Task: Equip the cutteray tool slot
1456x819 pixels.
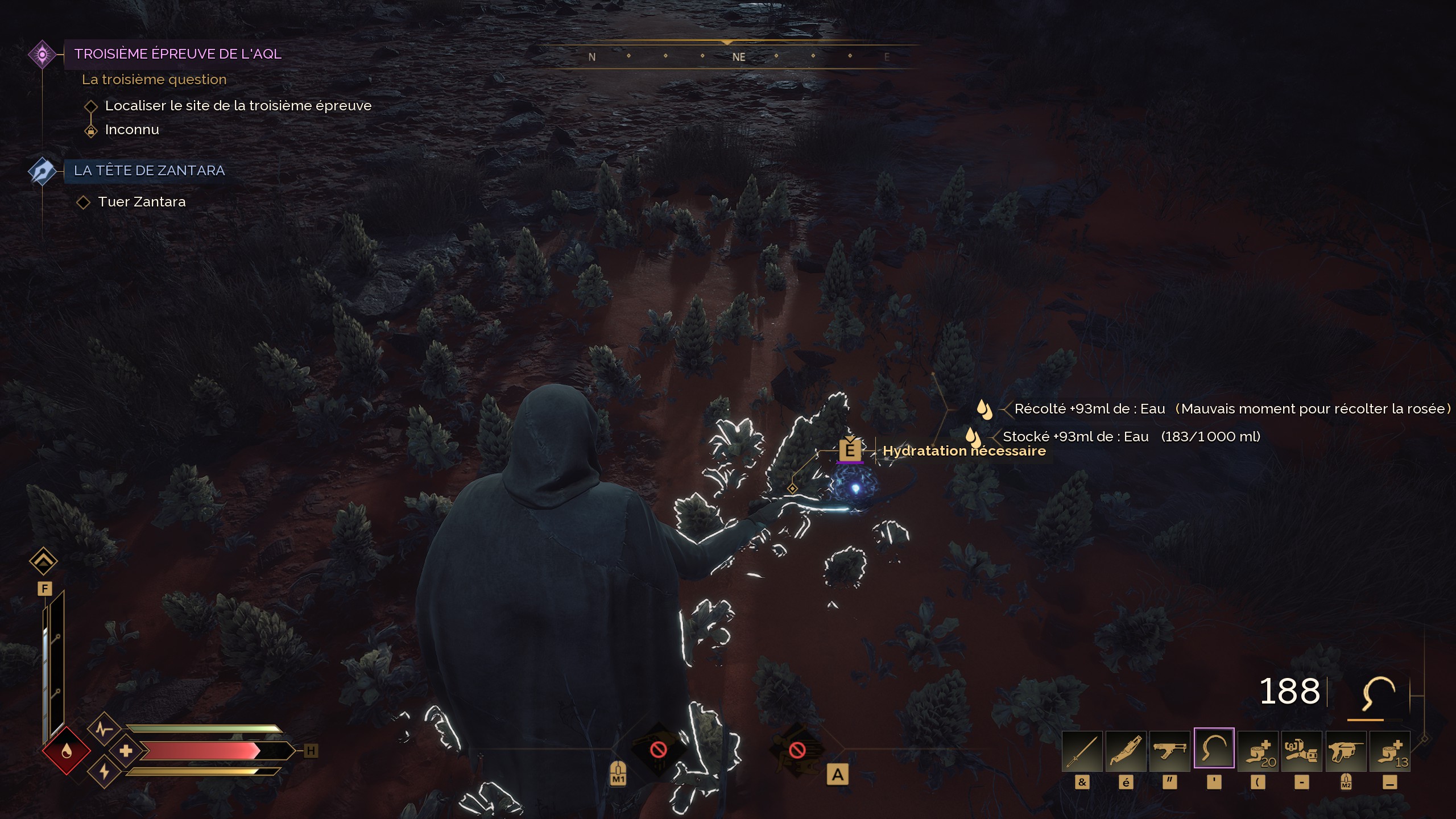Action: 1126,751
